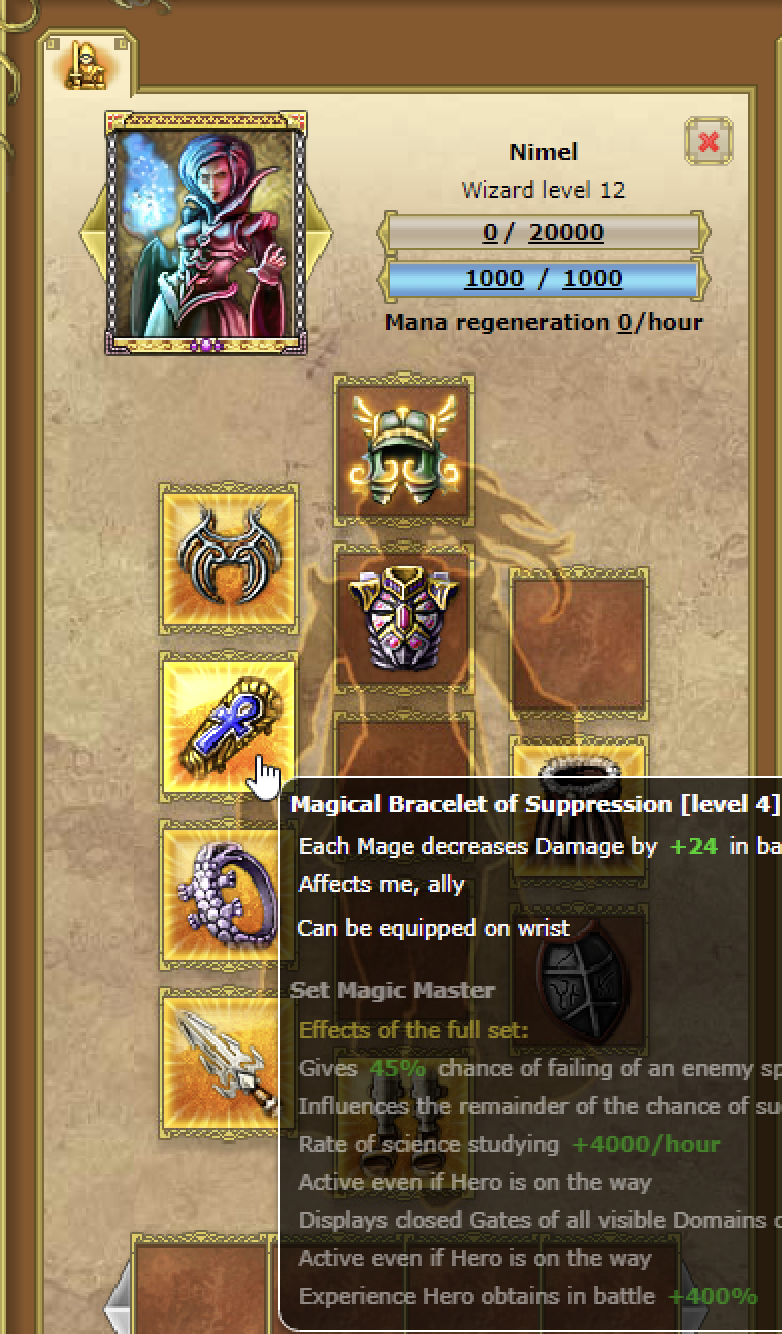Viewport: 782px width, 1334px height.
Task: Switch to next hero with right portrait arrow
Action: click(320, 233)
